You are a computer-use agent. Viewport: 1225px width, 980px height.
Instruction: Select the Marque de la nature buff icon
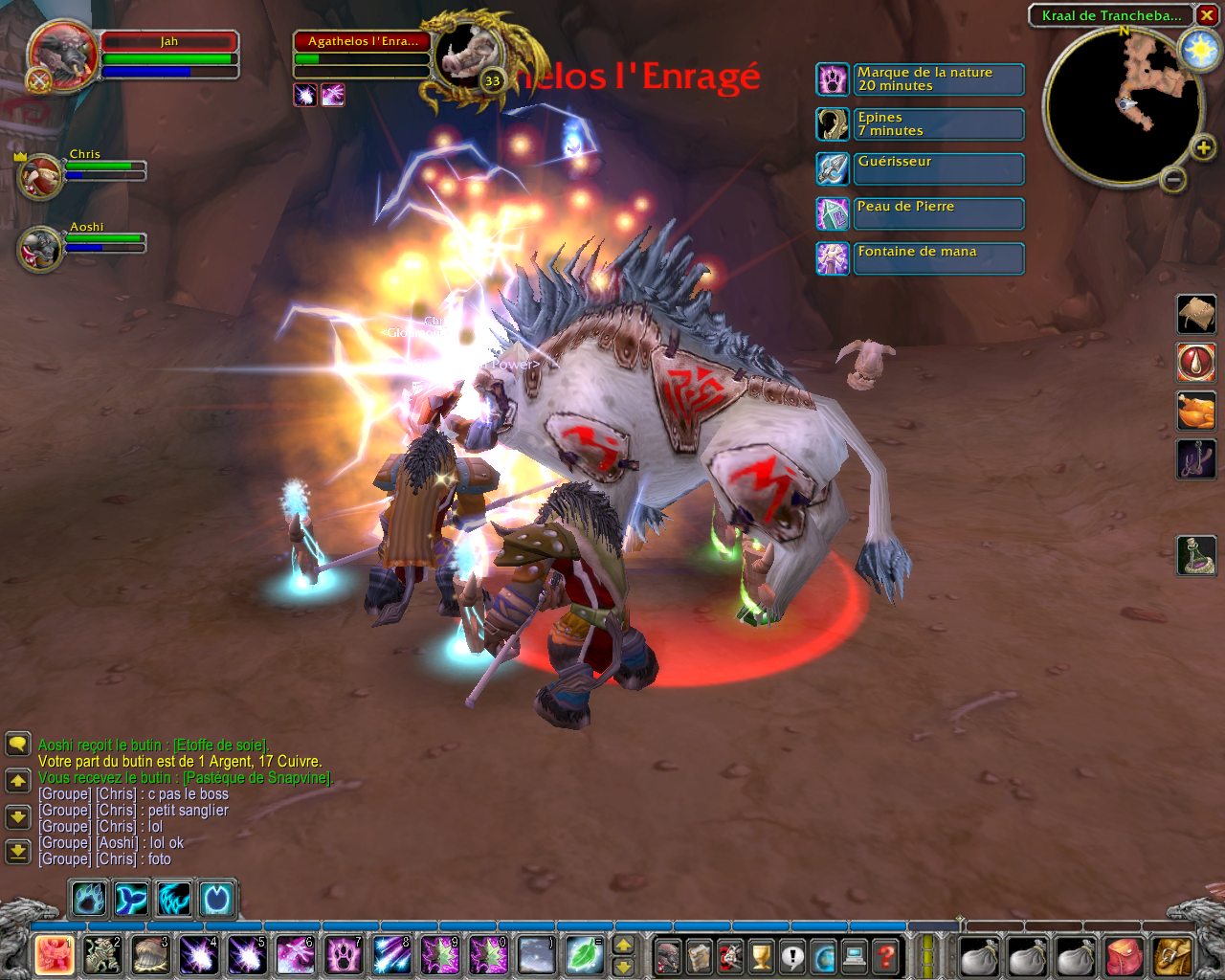point(832,79)
